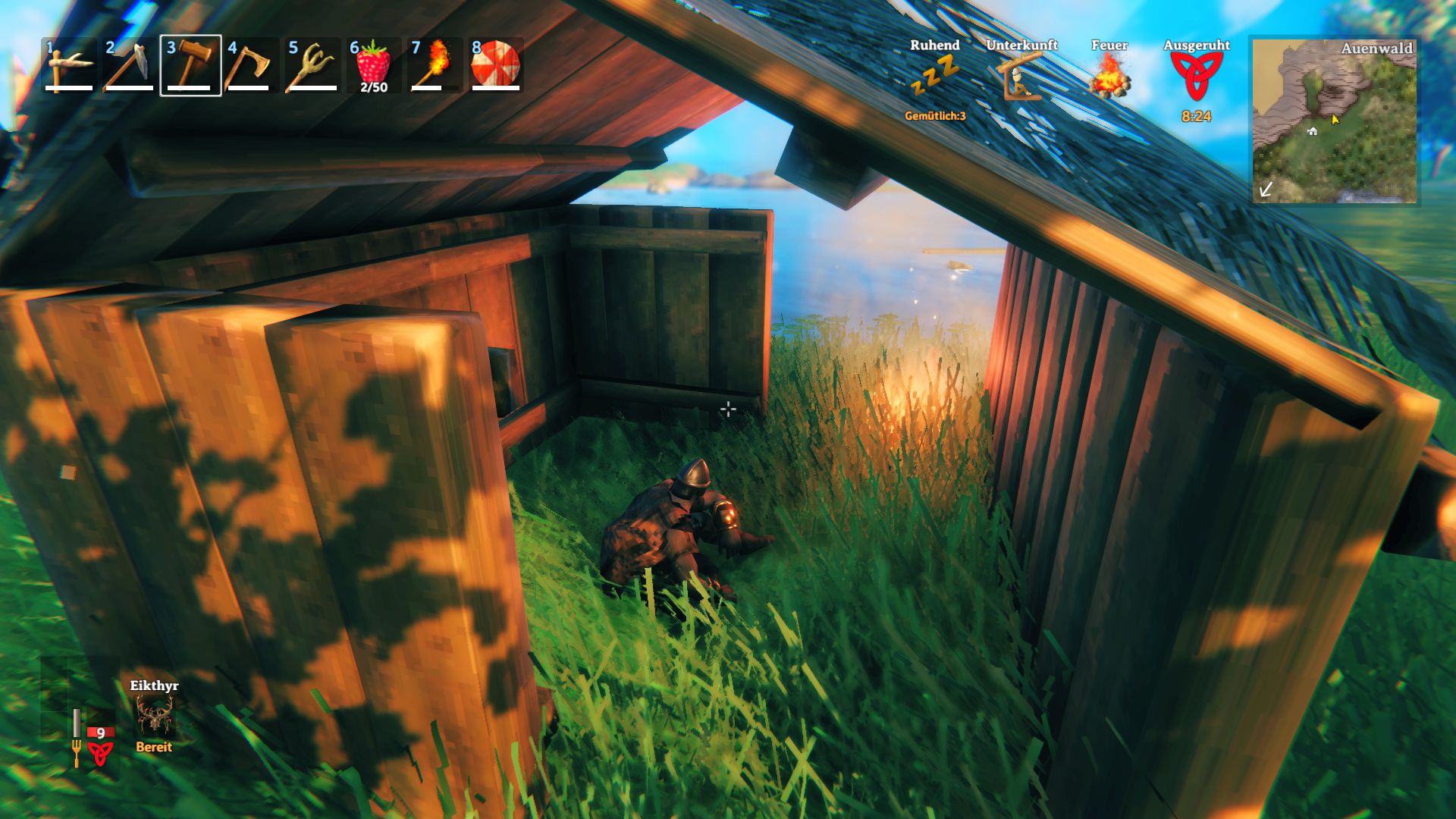
Task: Click the Ruhend sleeping status icon
Action: [935, 72]
